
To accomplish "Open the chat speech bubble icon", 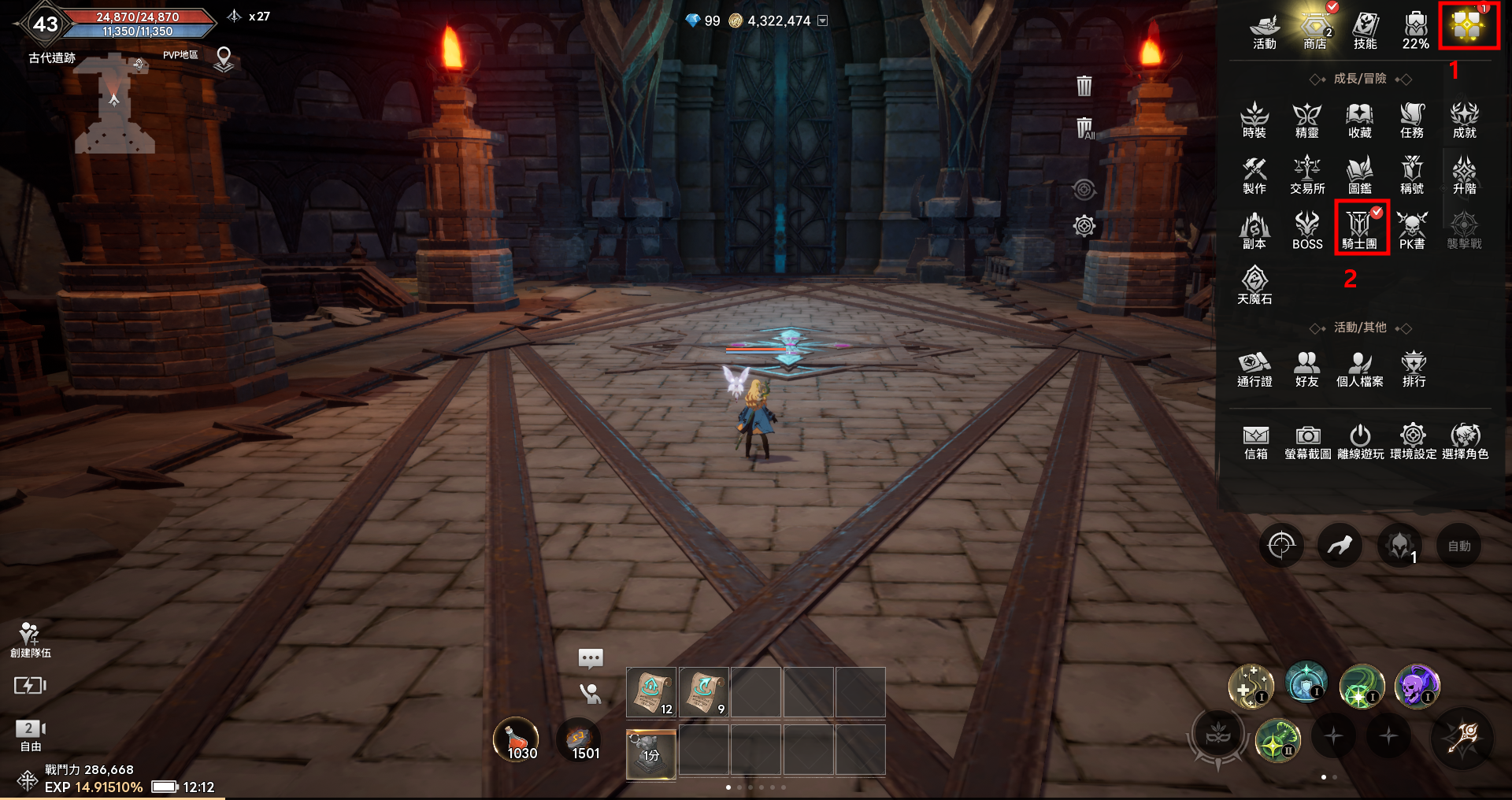I will (x=591, y=657).
